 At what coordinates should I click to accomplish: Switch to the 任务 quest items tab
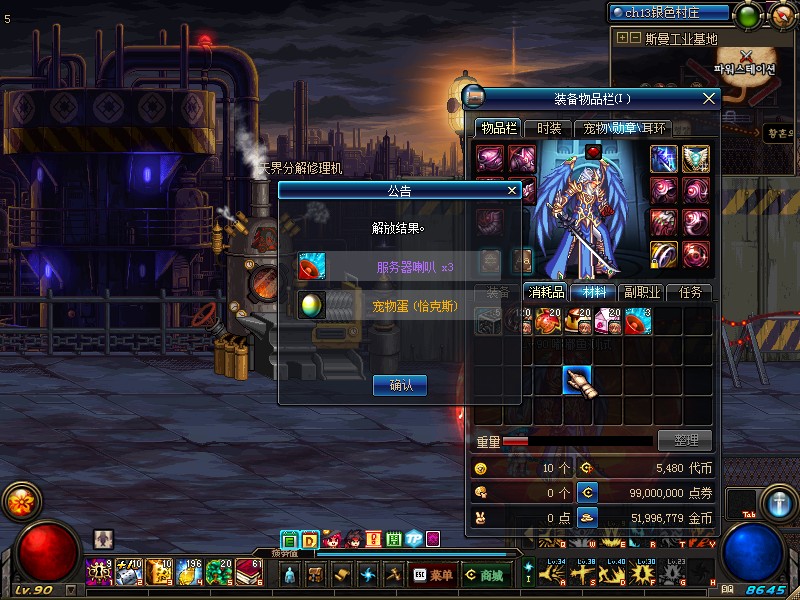pos(689,293)
